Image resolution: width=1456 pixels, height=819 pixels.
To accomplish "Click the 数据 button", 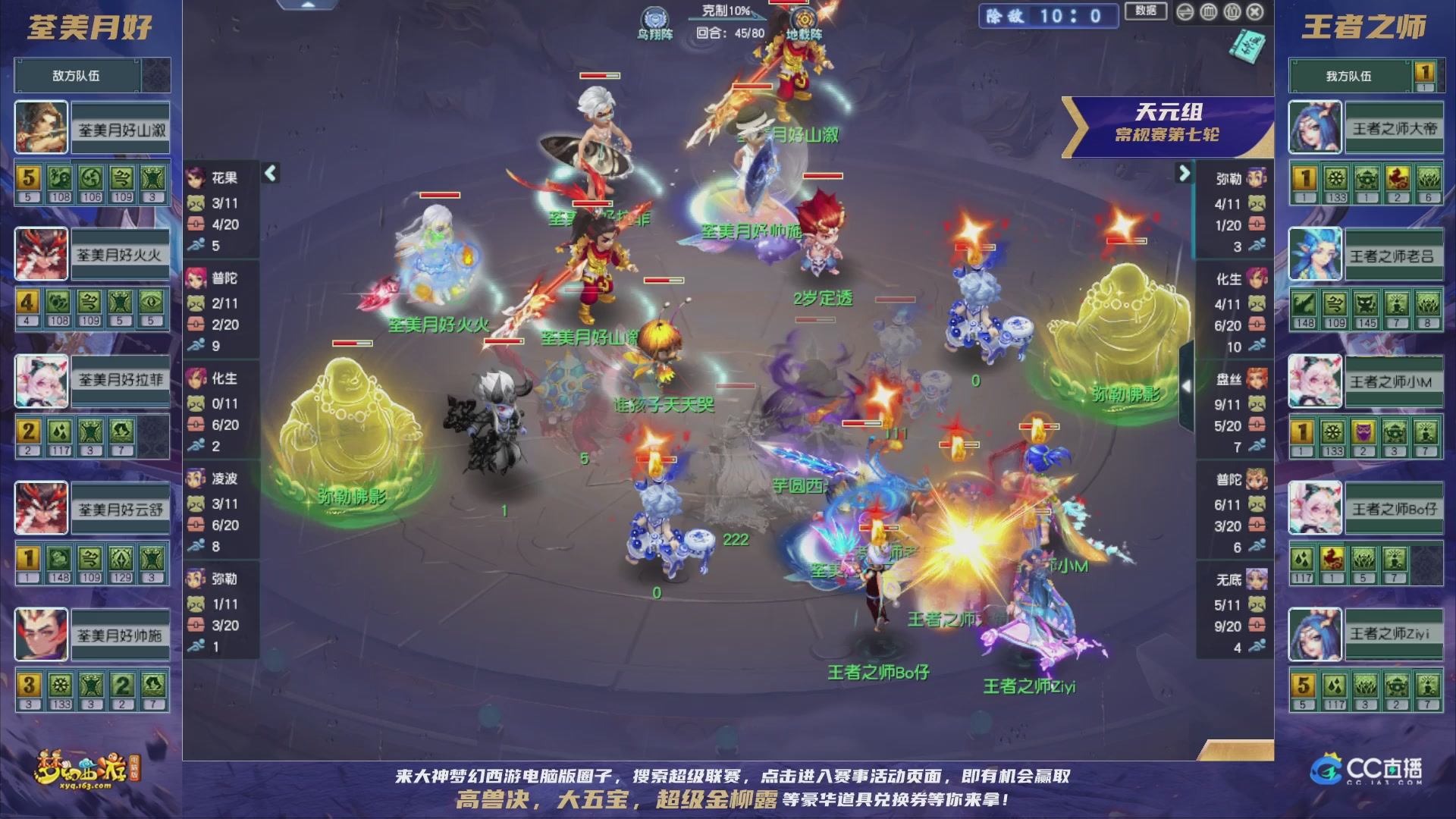I will coord(1145,11).
